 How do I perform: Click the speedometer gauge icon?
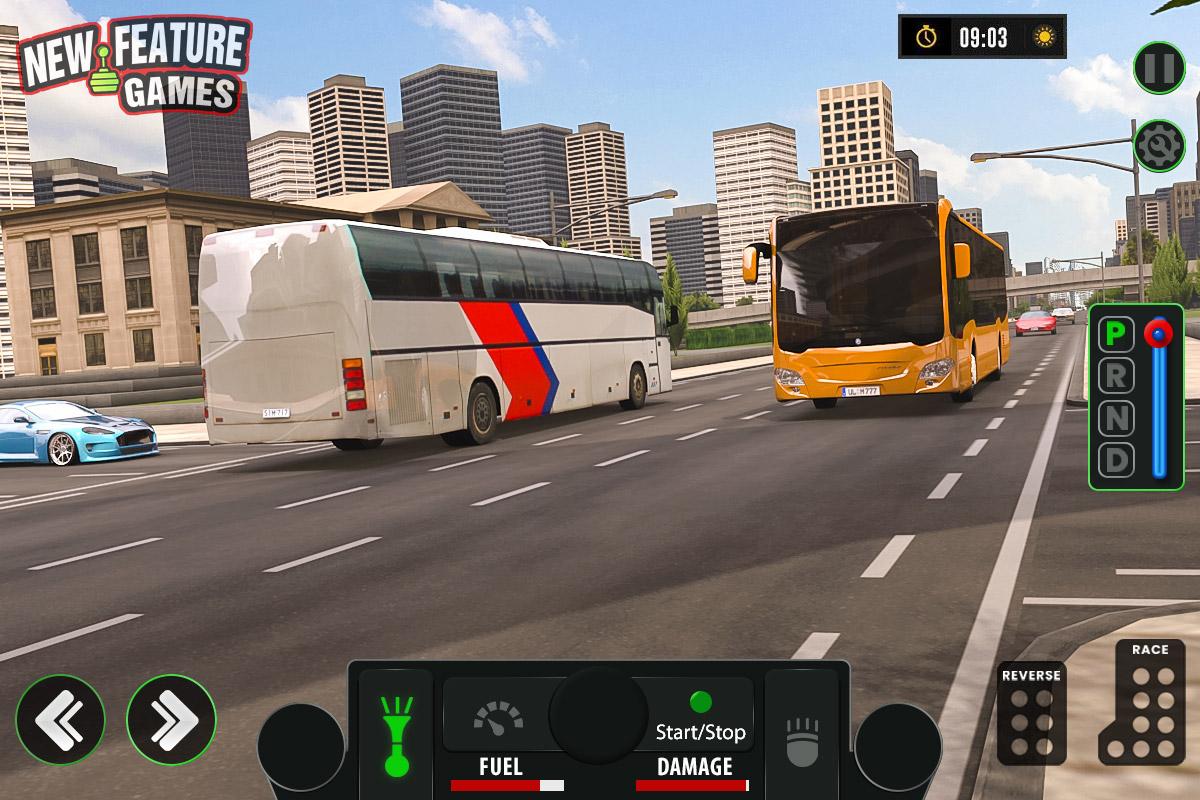[x=497, y=719]
